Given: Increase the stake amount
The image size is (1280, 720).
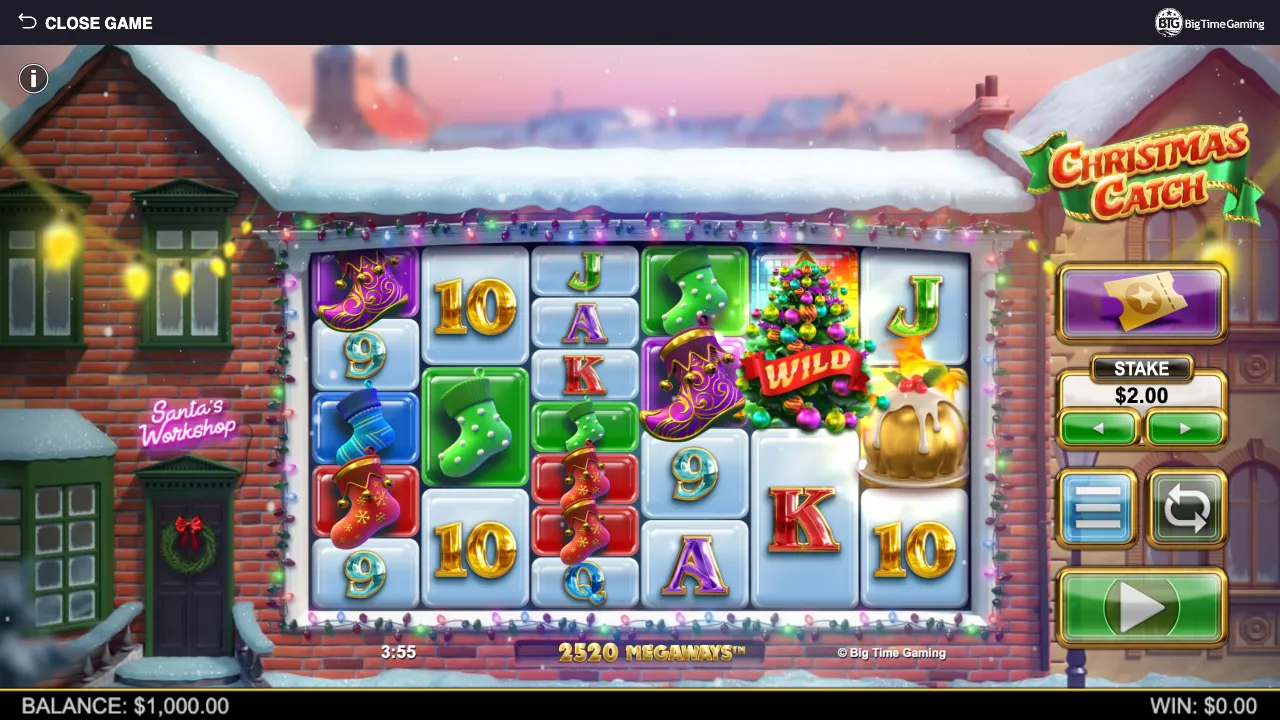Looking at the screenshot, I should (1185, 429).
